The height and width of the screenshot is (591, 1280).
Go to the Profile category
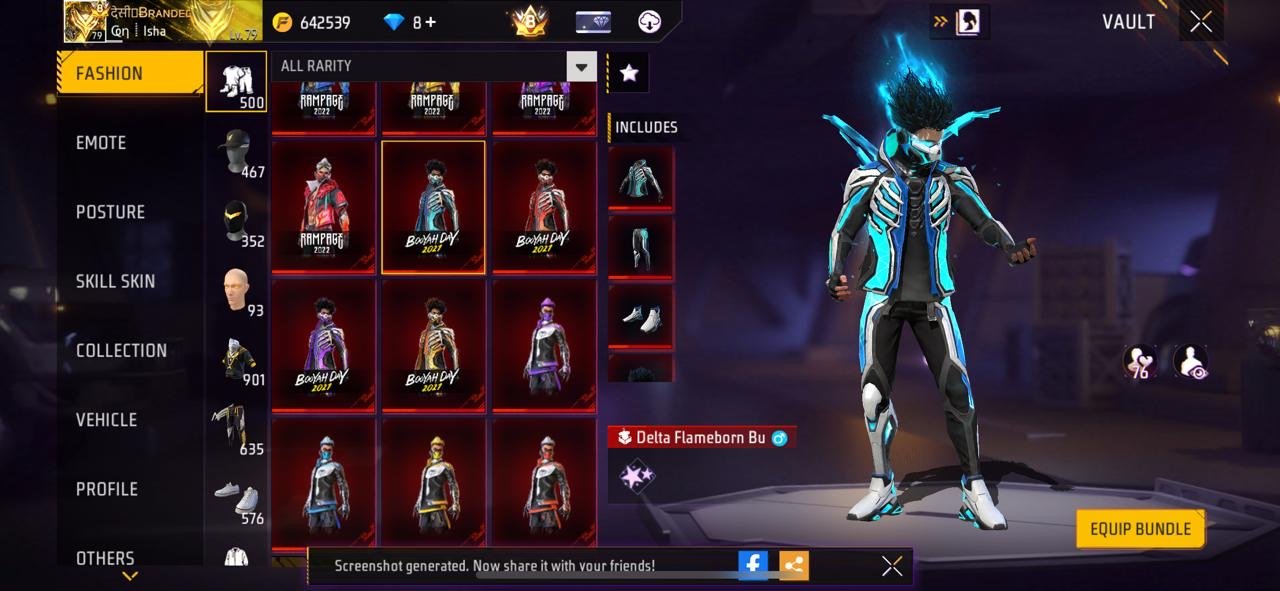pos(107,489)
